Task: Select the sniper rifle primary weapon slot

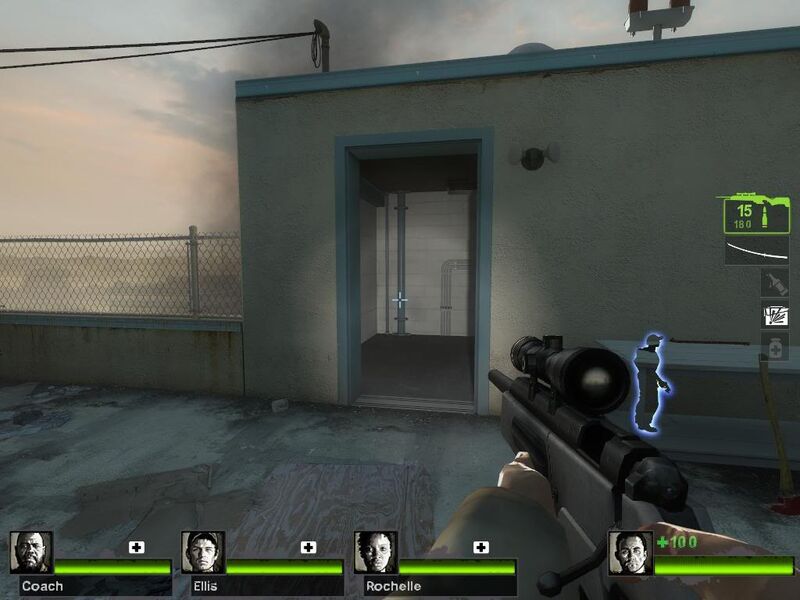Action: coord(756,212)
